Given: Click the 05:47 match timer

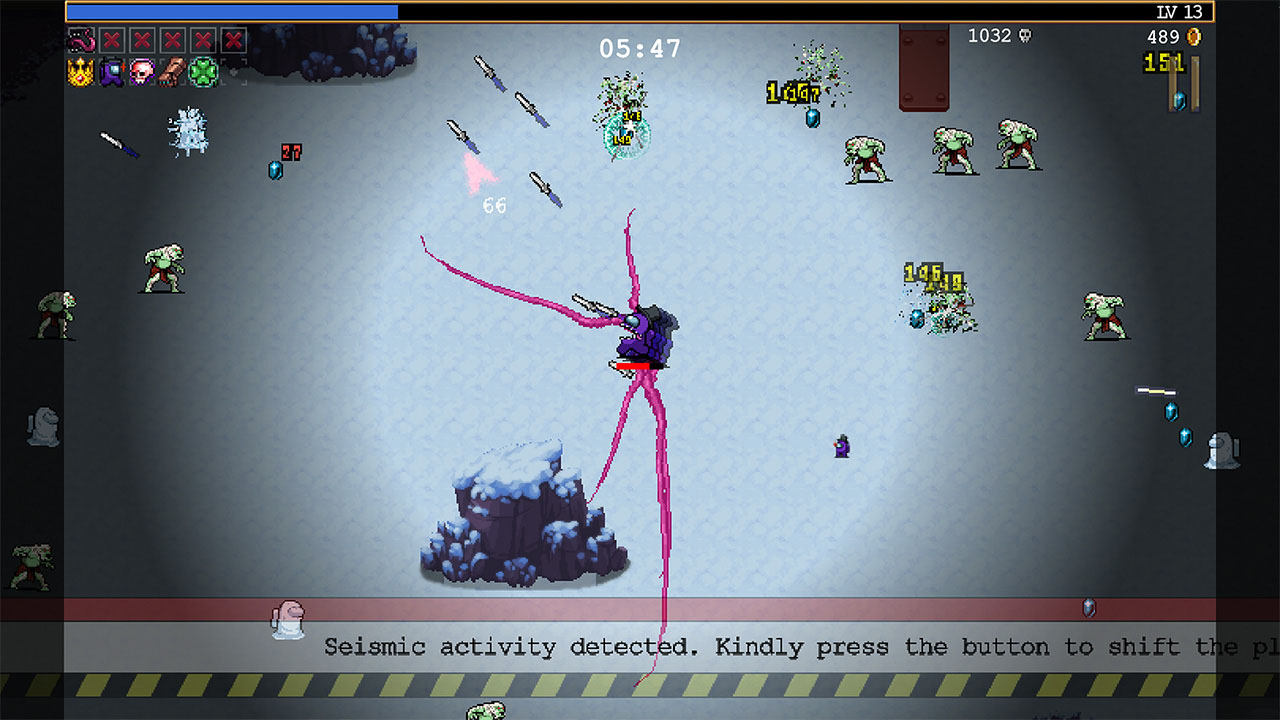Looking at the screenshot, I should pyautogui.click(x=638, y=46).
